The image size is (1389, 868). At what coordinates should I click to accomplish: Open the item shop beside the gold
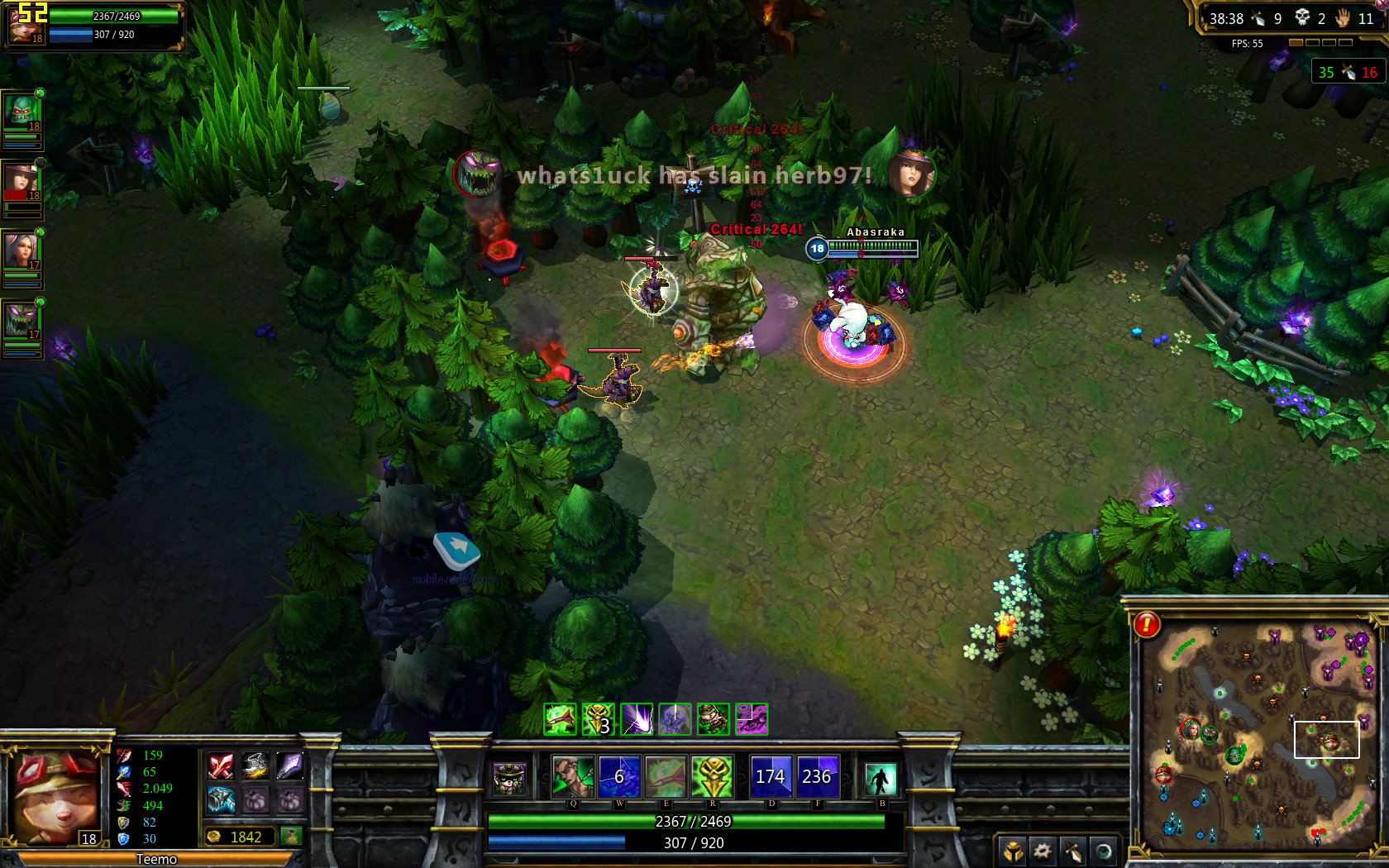point(290,837)
